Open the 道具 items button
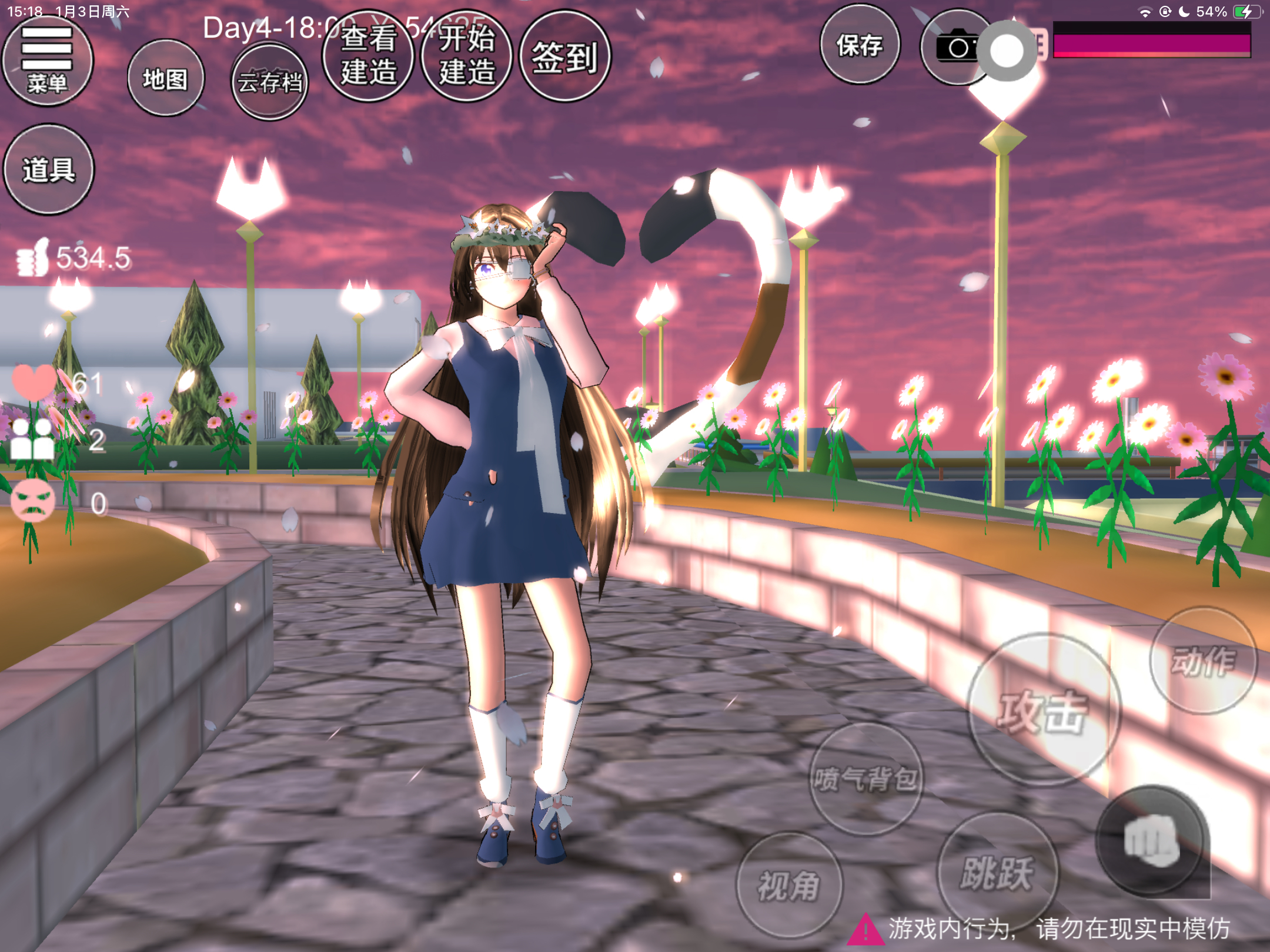 tap(49, 170)
